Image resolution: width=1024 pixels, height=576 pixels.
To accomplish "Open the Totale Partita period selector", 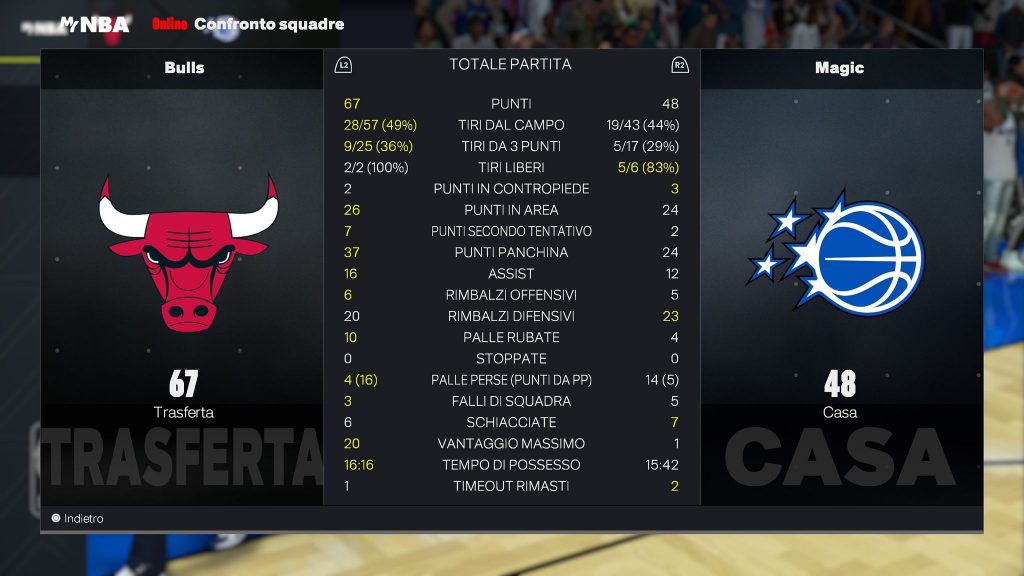I will point(510,64).
